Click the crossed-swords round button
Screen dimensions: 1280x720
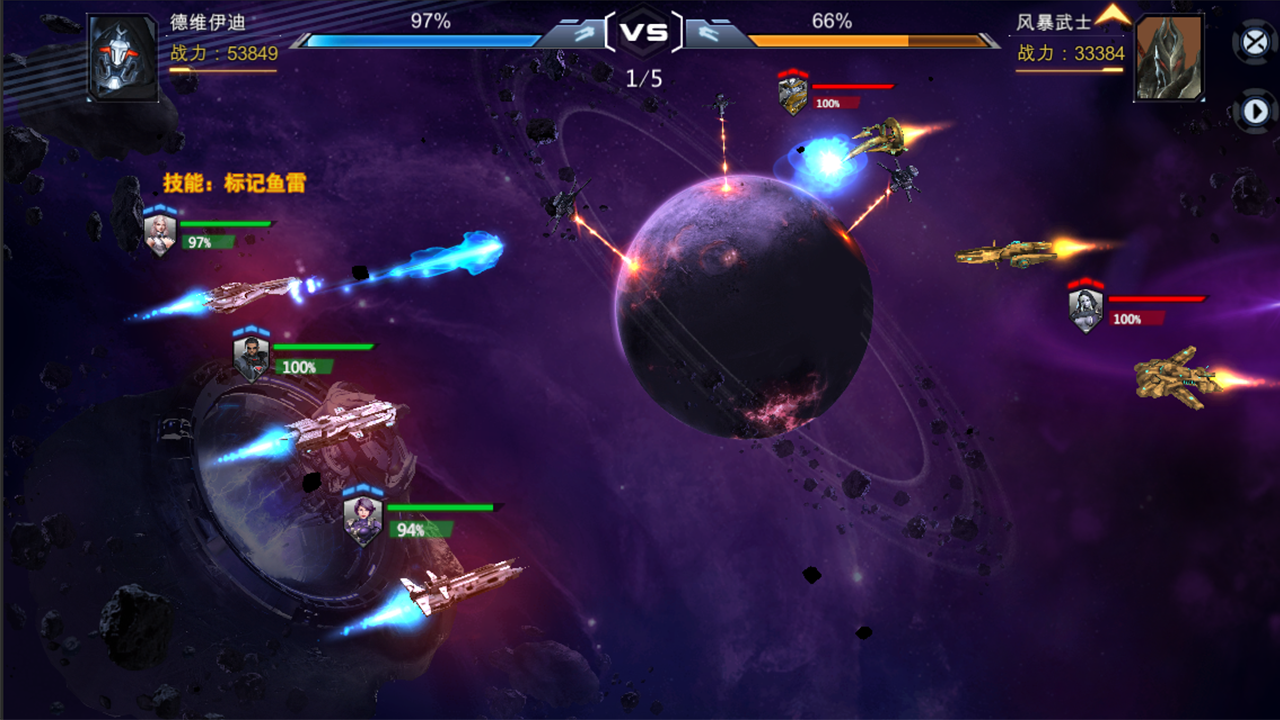1254,42
